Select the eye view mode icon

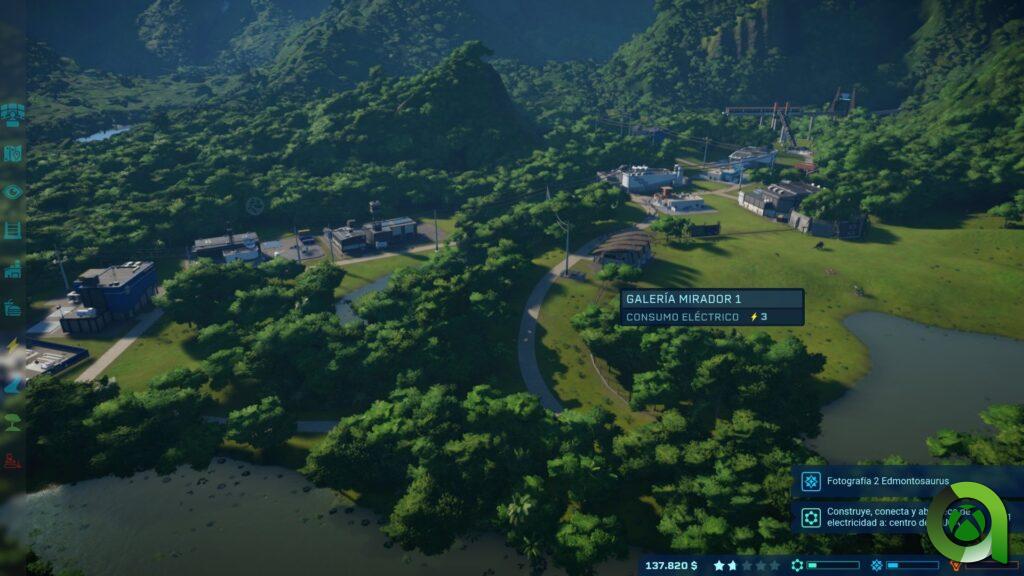13,191
